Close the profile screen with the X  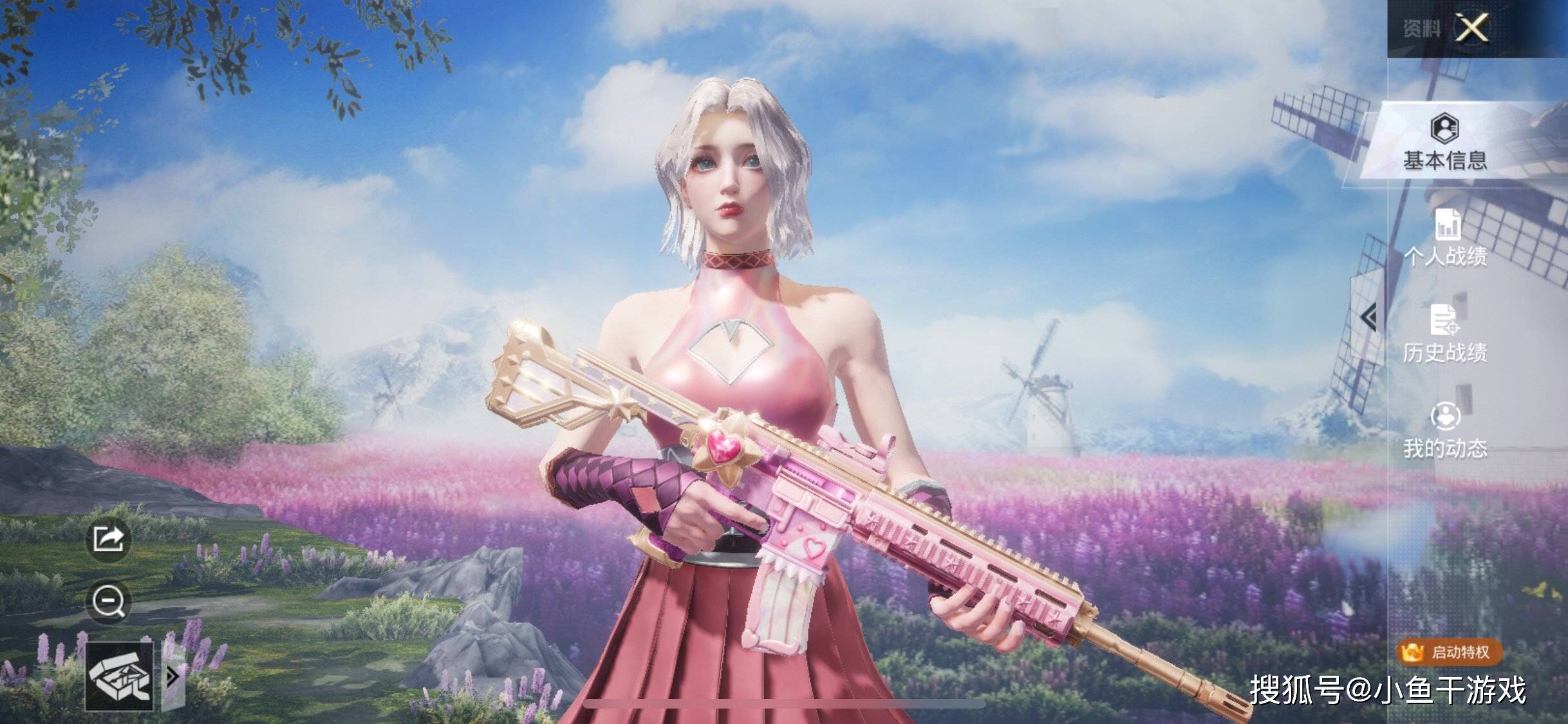coord(1473,28)
